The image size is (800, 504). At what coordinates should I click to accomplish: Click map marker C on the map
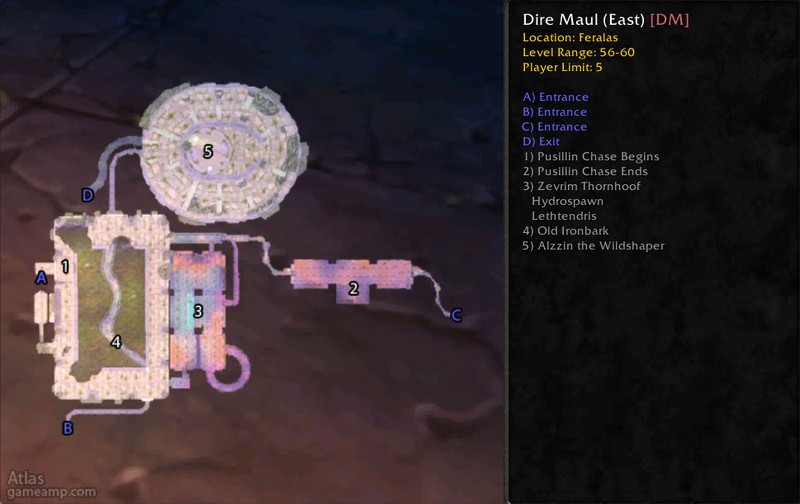[456, 316]
